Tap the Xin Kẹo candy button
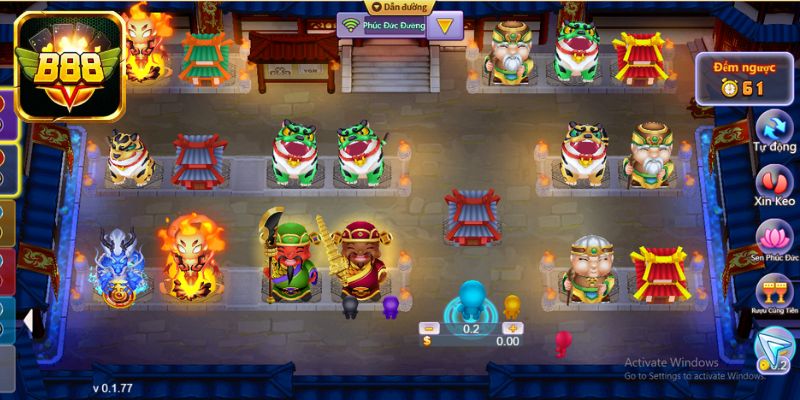 [772, 182]
